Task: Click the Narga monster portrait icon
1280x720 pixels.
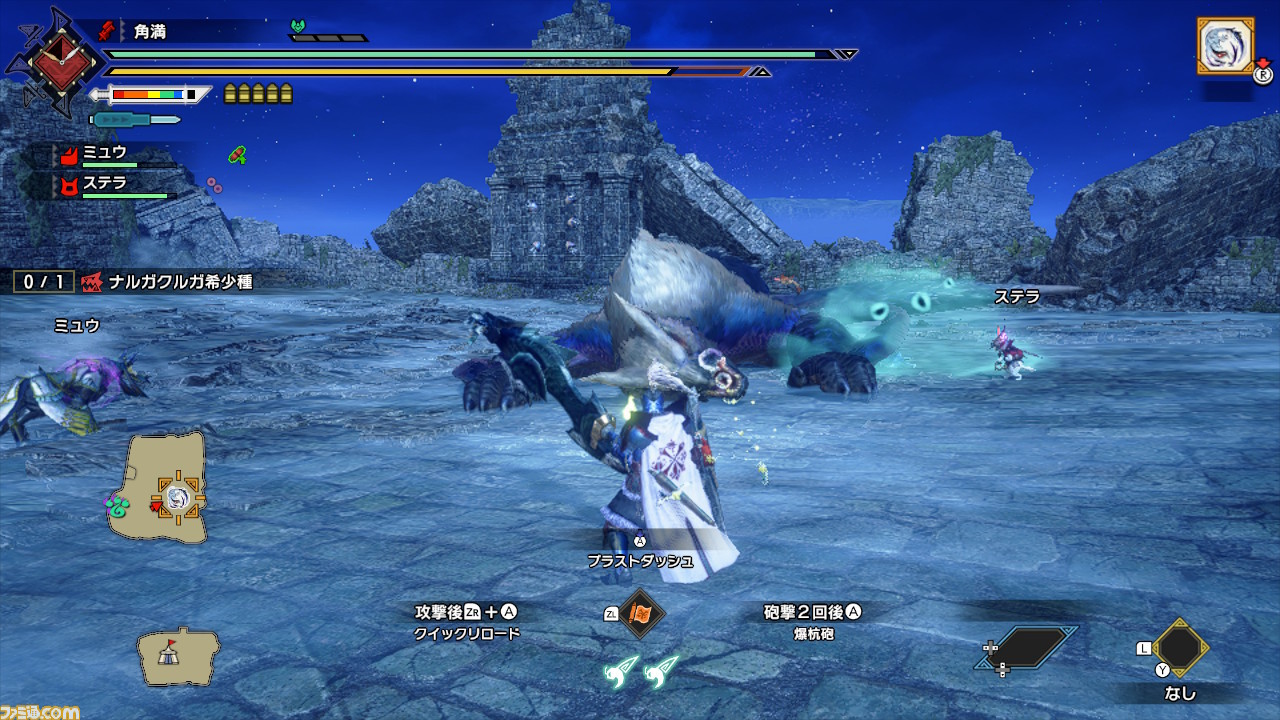Action: [1225, 46]
